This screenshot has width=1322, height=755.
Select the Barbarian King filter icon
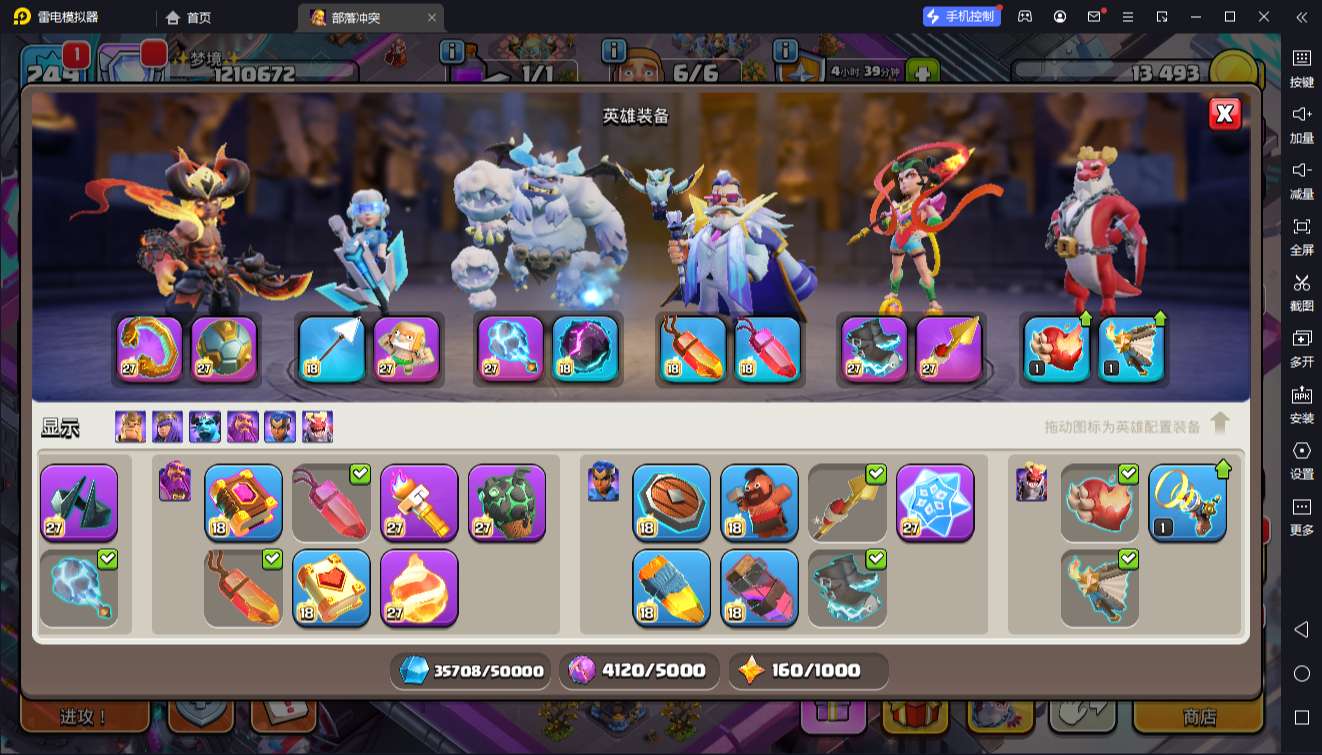pyautogui.click(x=130, y=427)
